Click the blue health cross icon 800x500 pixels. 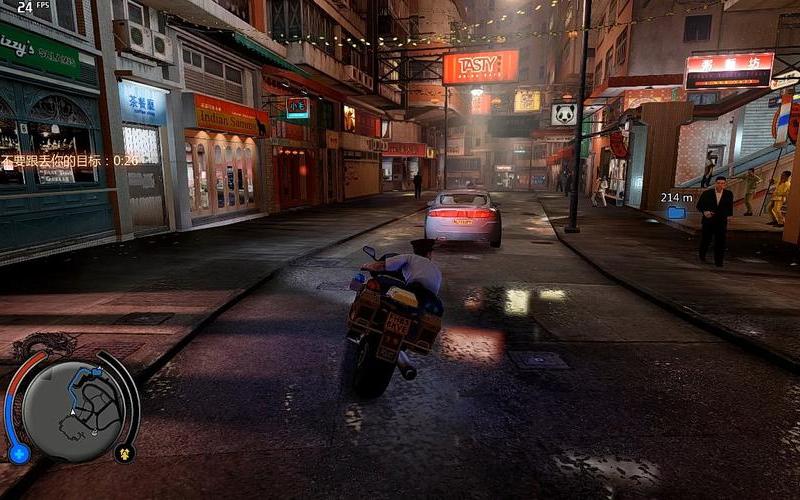(19, 454)
